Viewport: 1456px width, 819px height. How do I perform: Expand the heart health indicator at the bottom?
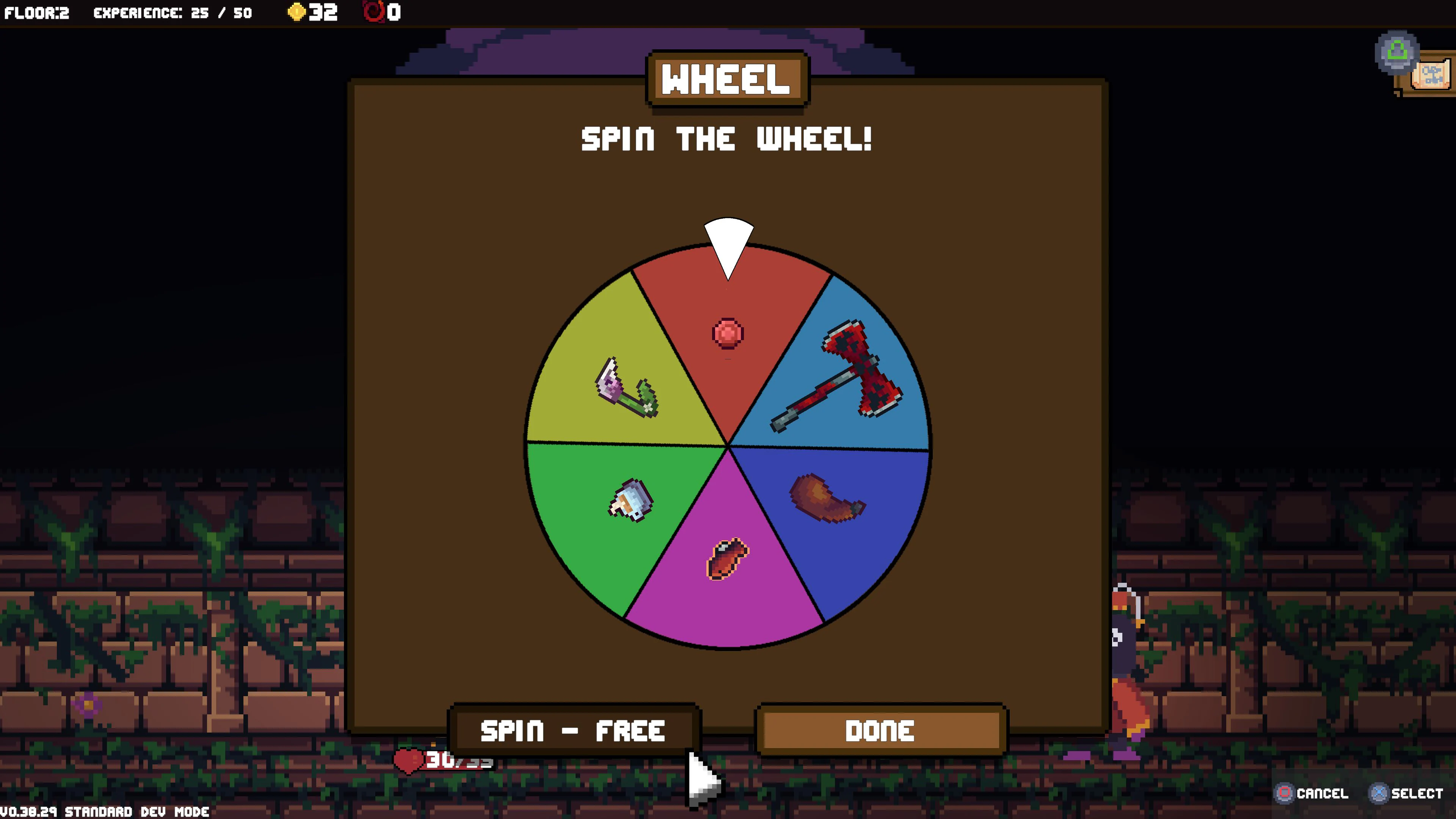(x=409, y=761)
